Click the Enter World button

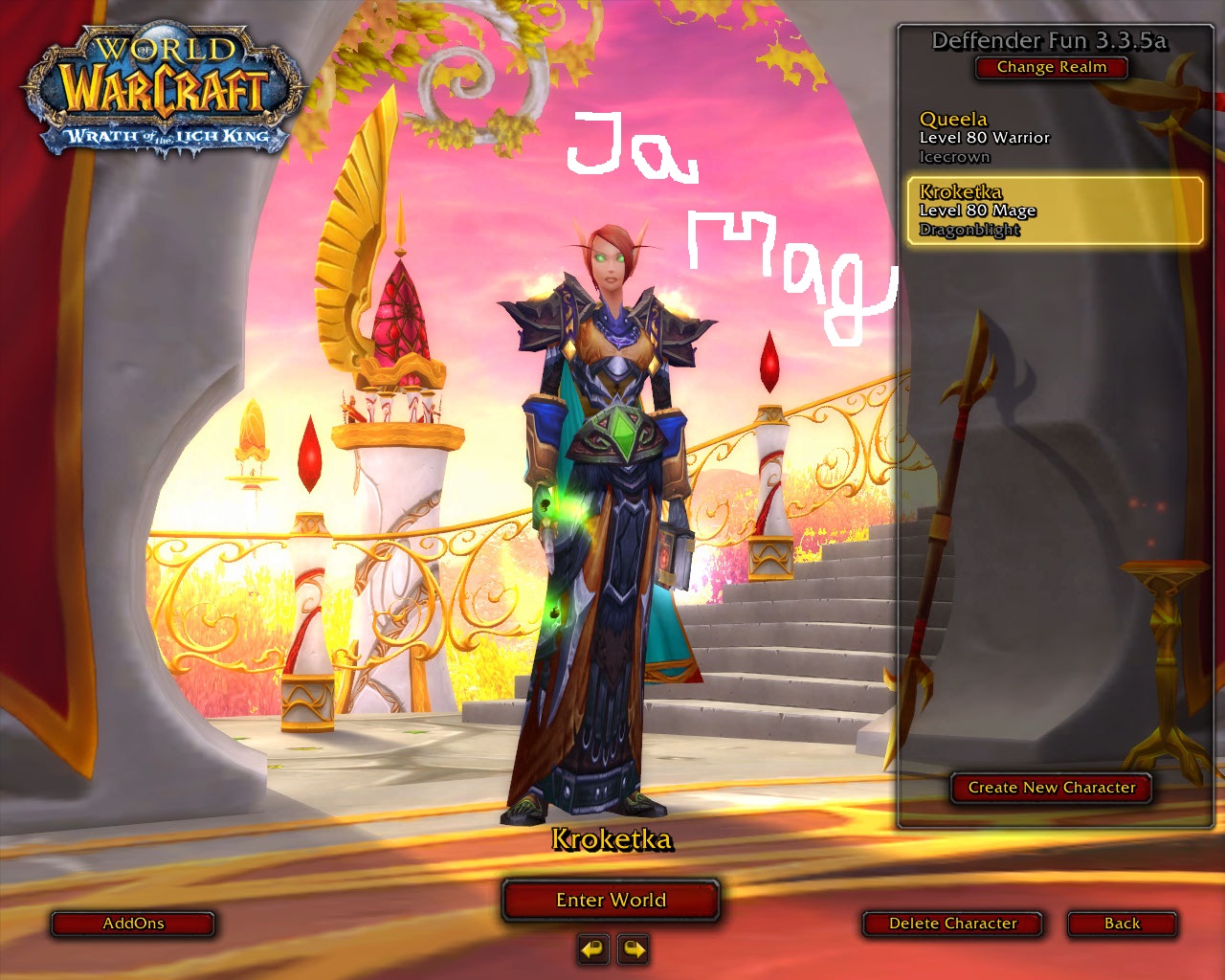point(611,901)
